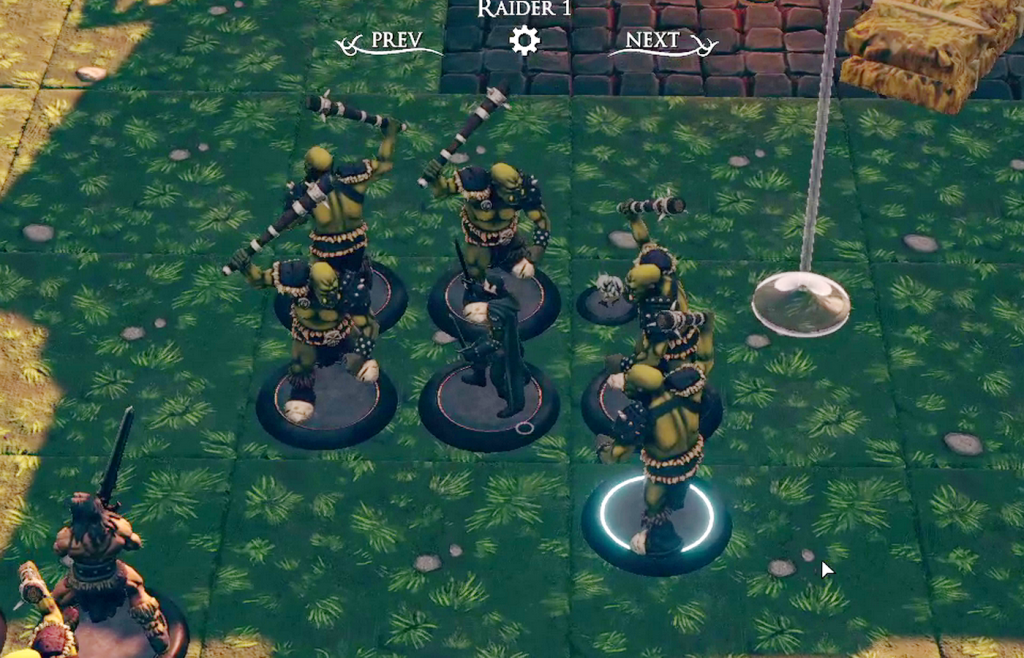The image size is (1024, 658).
Task: Open the gear settings under Raider 1
Action: [x=524, y=40]
